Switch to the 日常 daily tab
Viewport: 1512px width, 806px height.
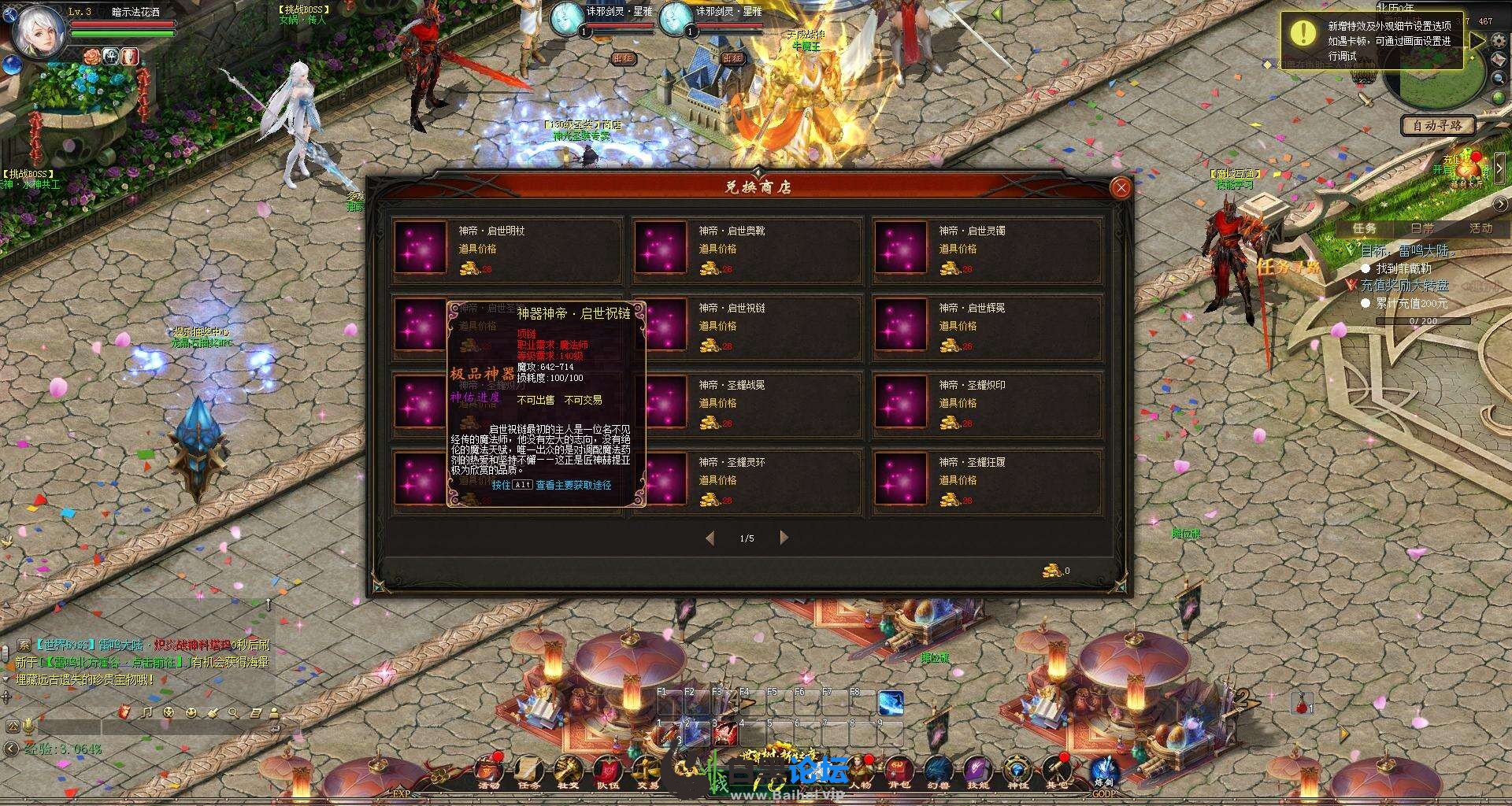click(x=1422, y=228)
